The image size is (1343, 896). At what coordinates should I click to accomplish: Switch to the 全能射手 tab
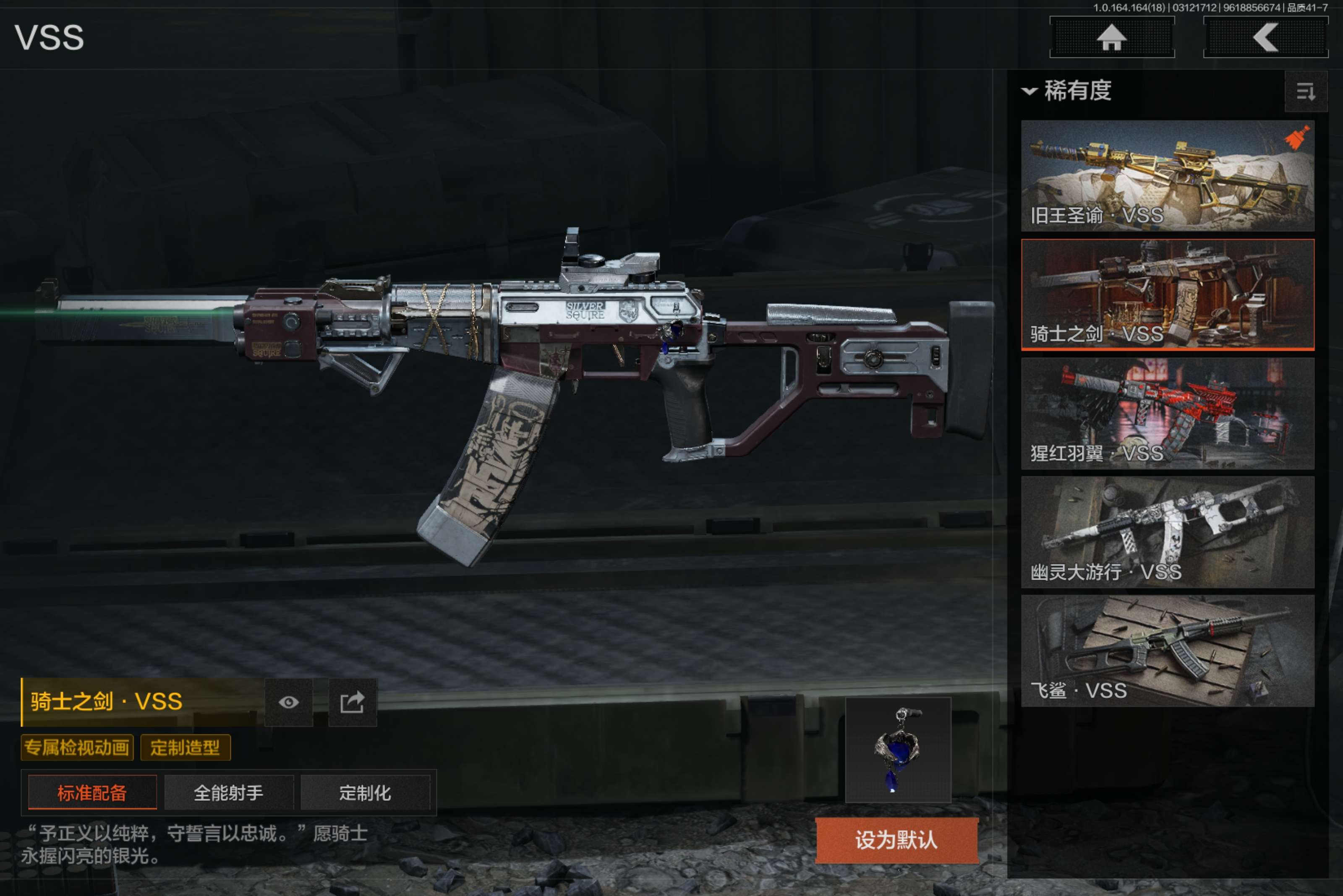(229, 792)
